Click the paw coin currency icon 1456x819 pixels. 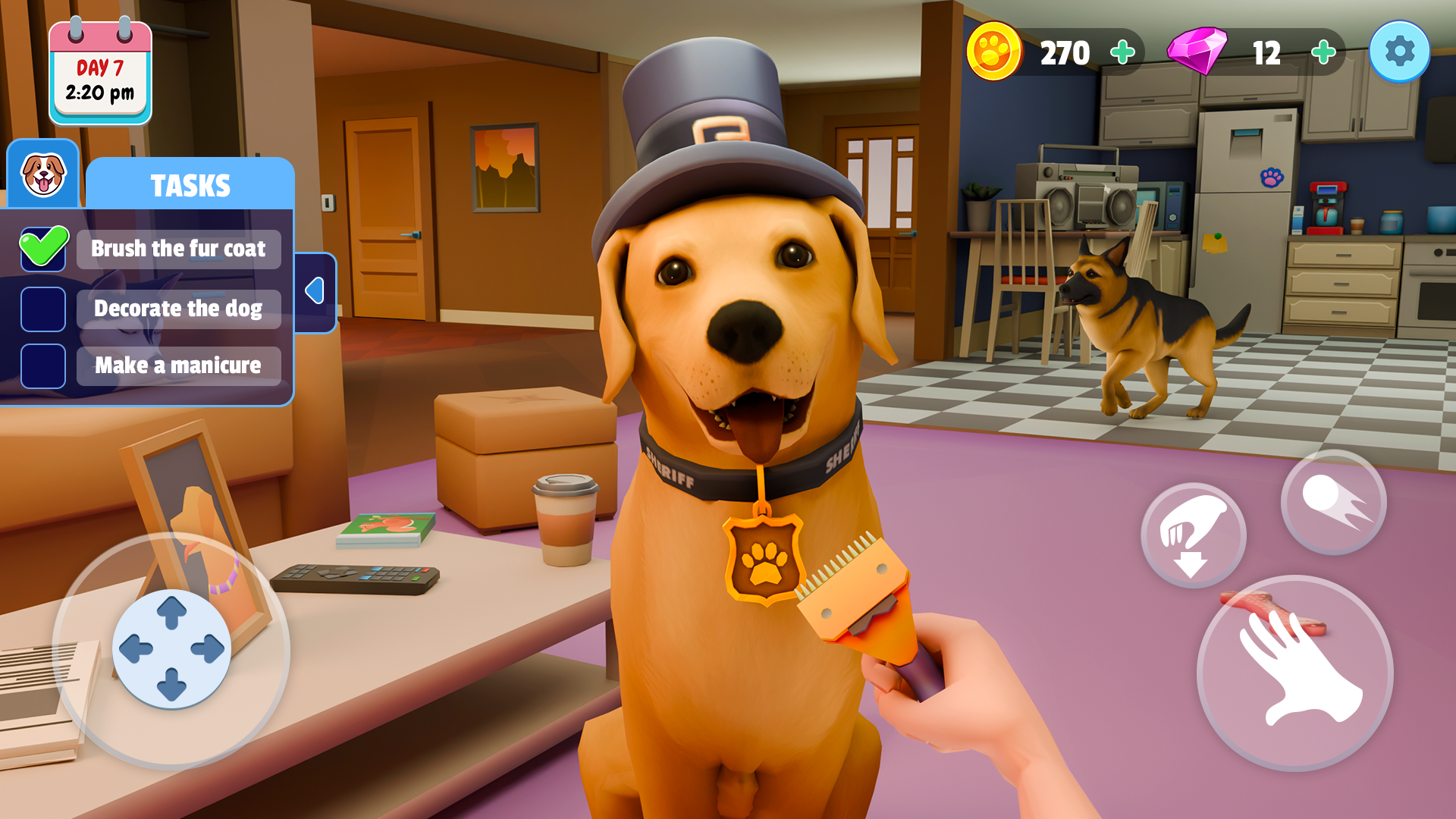[994, 52]
